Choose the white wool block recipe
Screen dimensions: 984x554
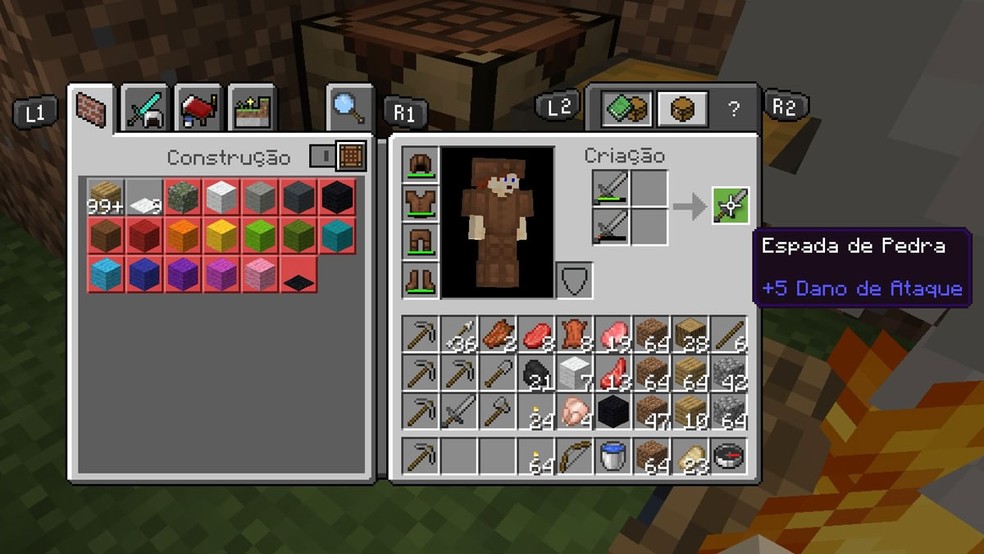click(x=222, y=197)
